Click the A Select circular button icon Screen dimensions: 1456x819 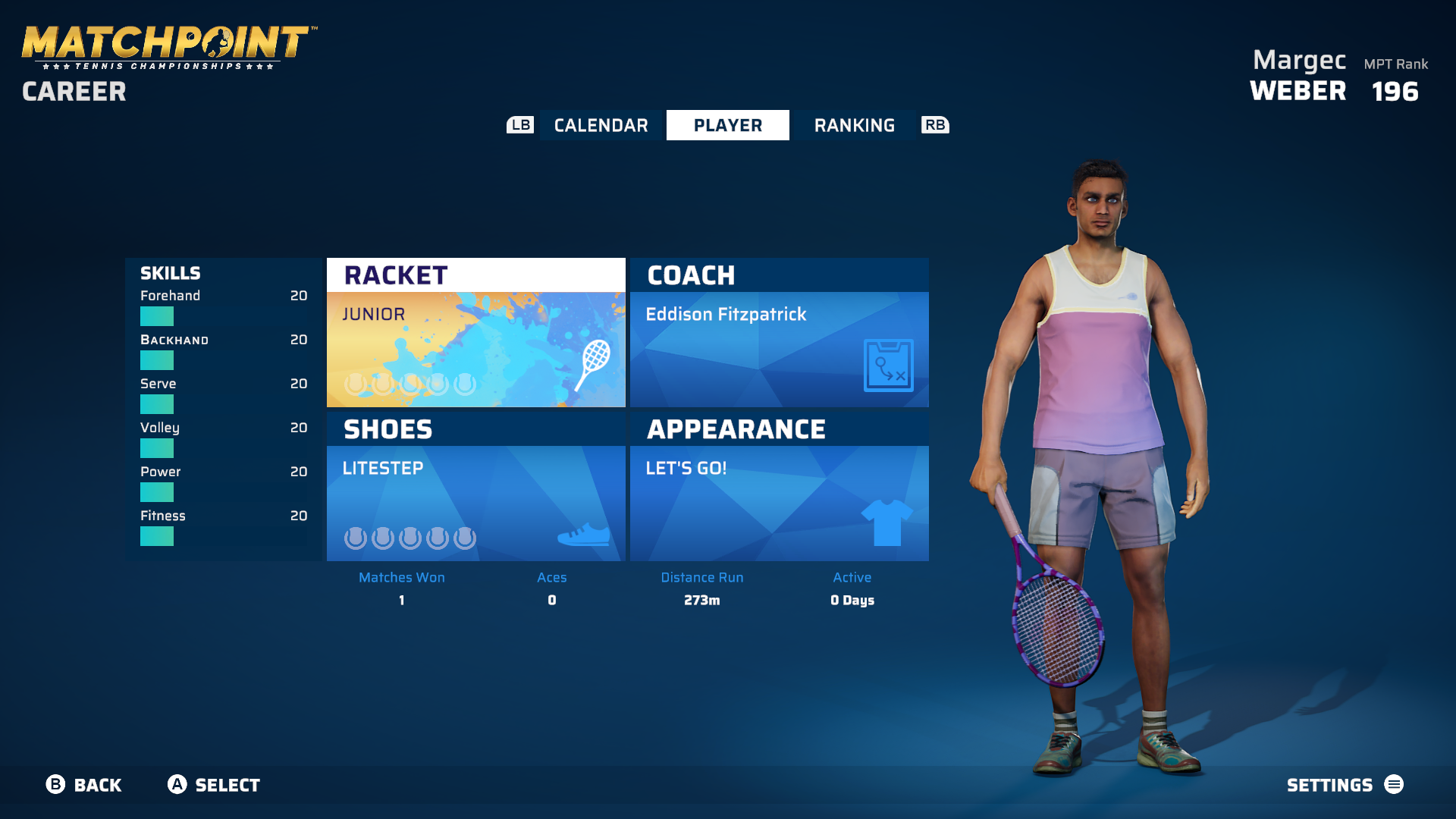[x=177, y=785]
